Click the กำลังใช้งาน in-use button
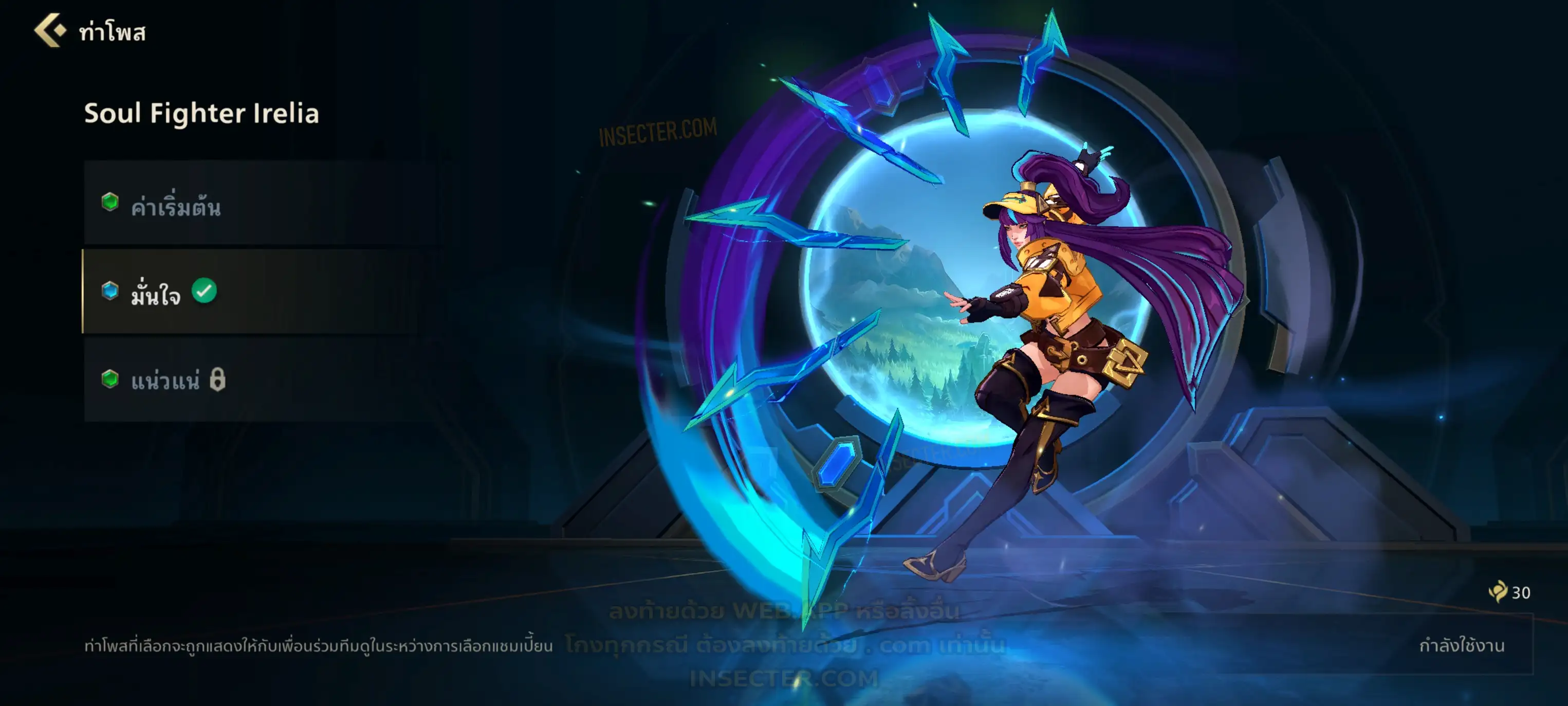Image resolution: width=1568 pixels, height=706 pixels. pyautogui.click(x=1461, y=645)
